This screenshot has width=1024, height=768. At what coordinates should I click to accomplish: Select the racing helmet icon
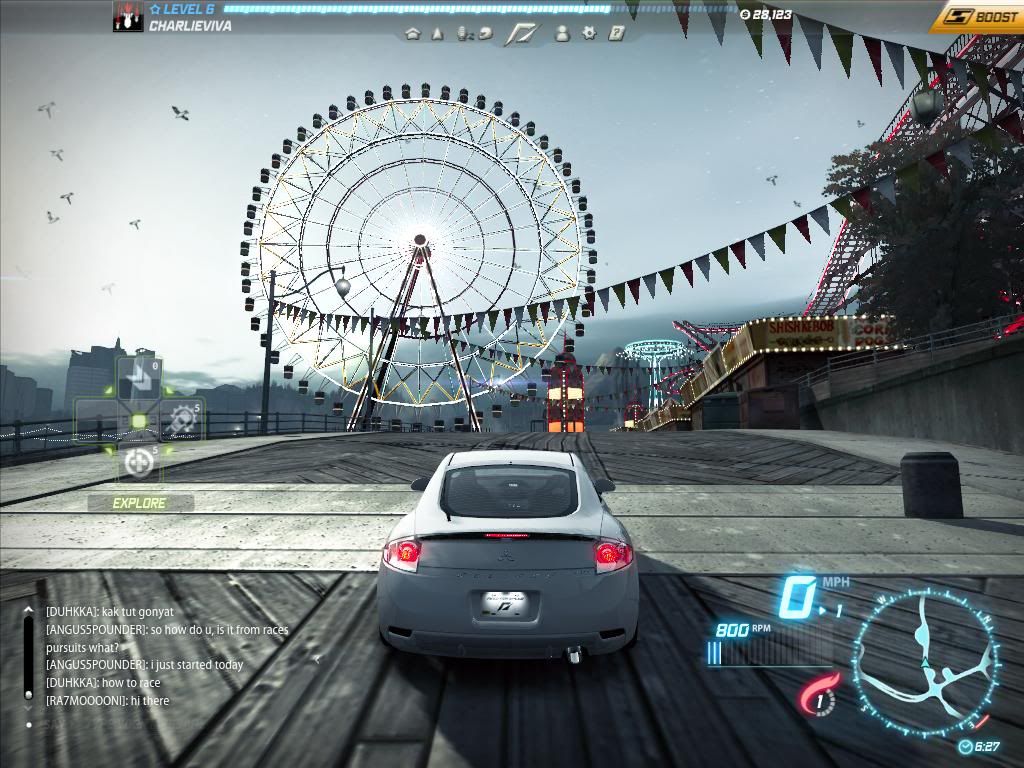485,33
